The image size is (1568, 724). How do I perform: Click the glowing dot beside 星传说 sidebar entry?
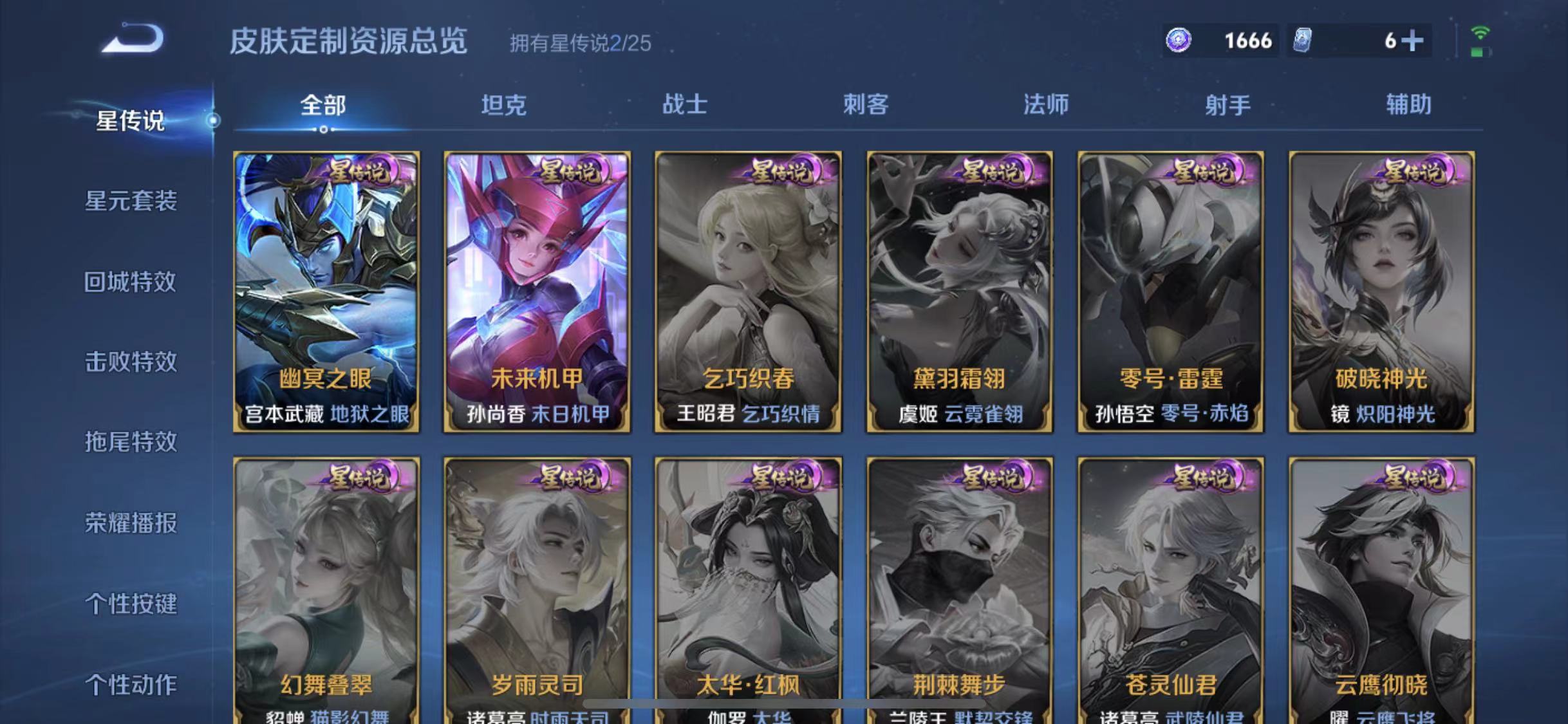[x=212, y=120]
